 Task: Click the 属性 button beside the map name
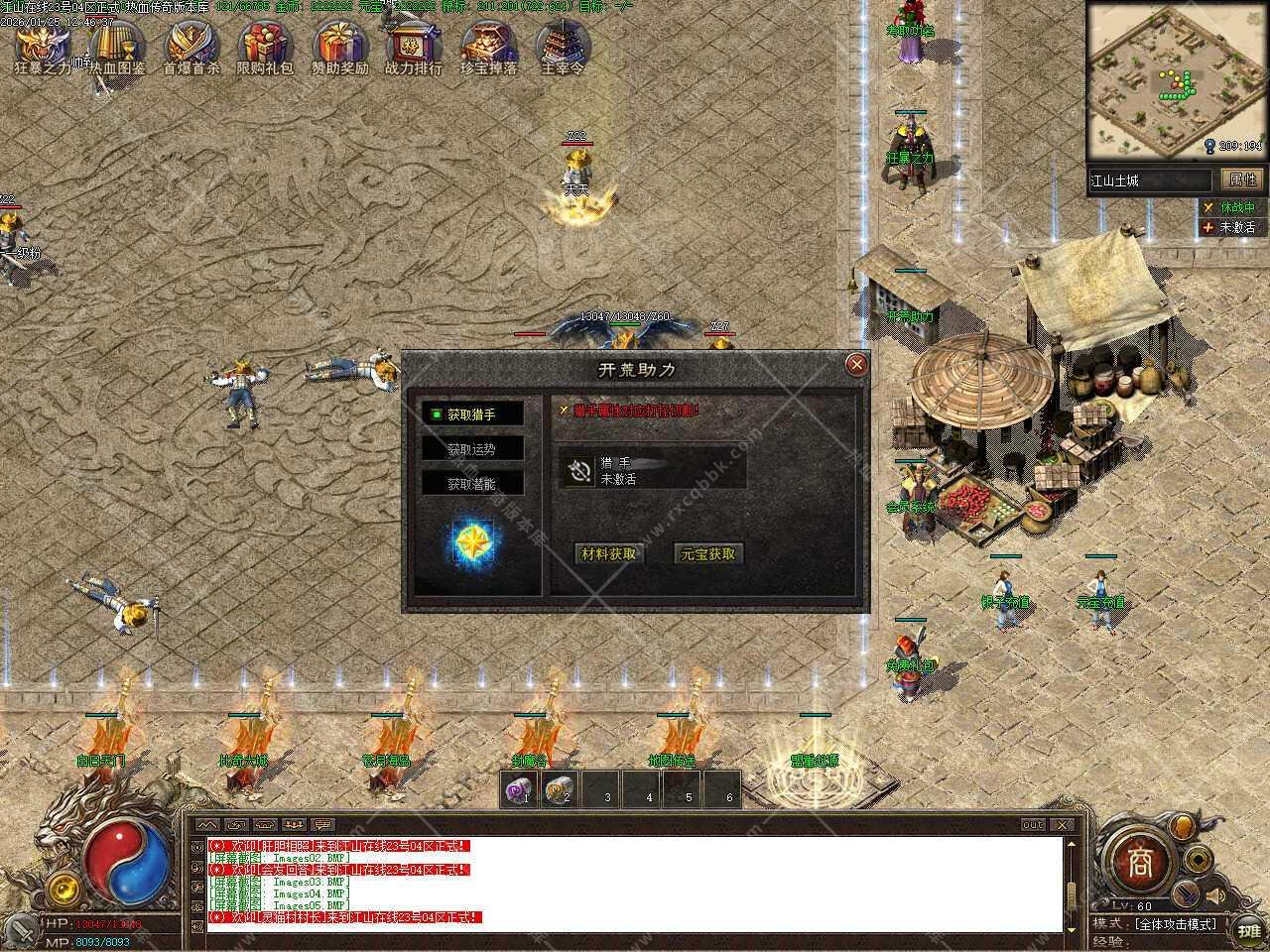[1242, 179]
